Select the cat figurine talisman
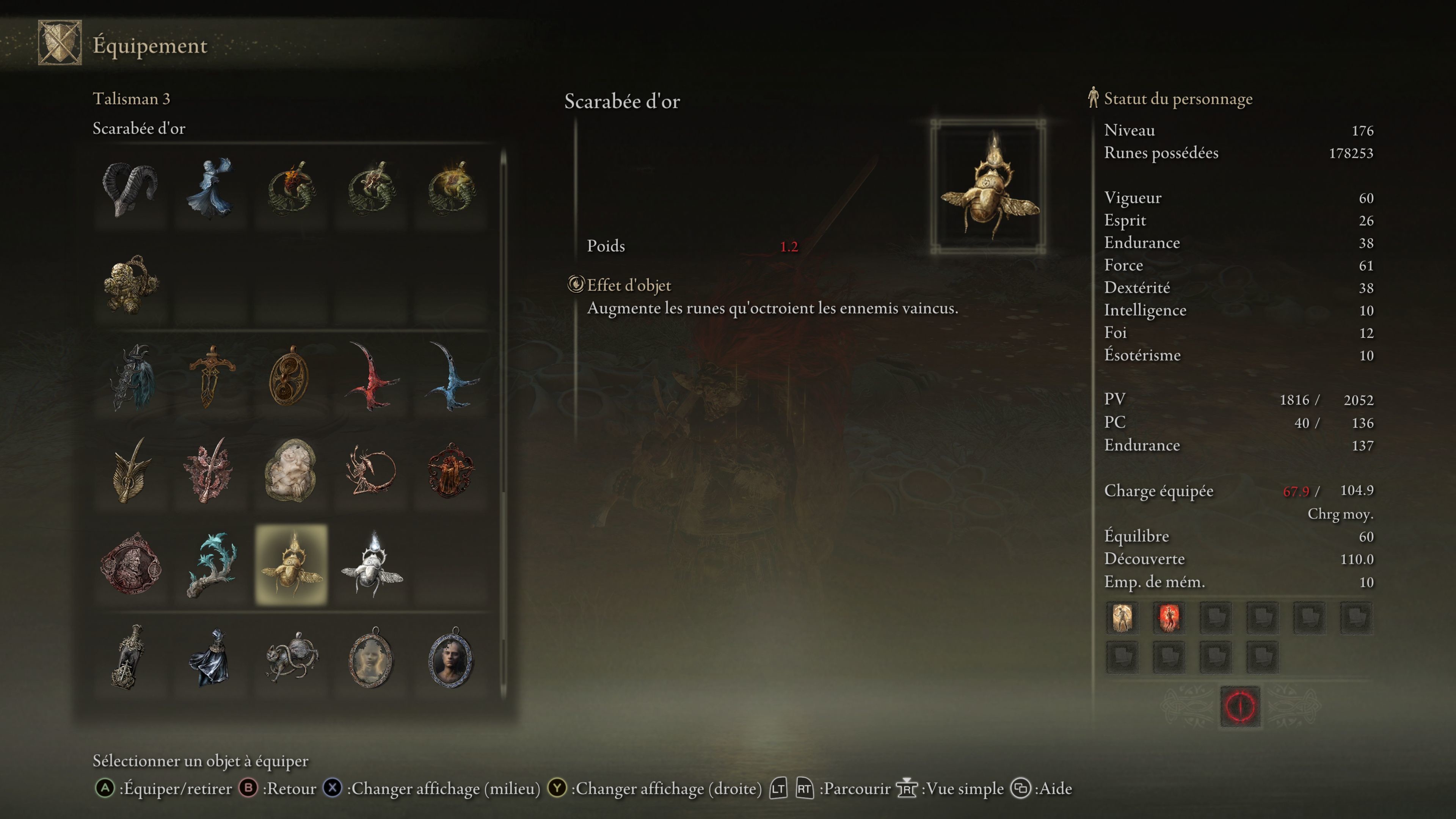Viewport: 1456px width, 819px height. click(x=291, y=657)
